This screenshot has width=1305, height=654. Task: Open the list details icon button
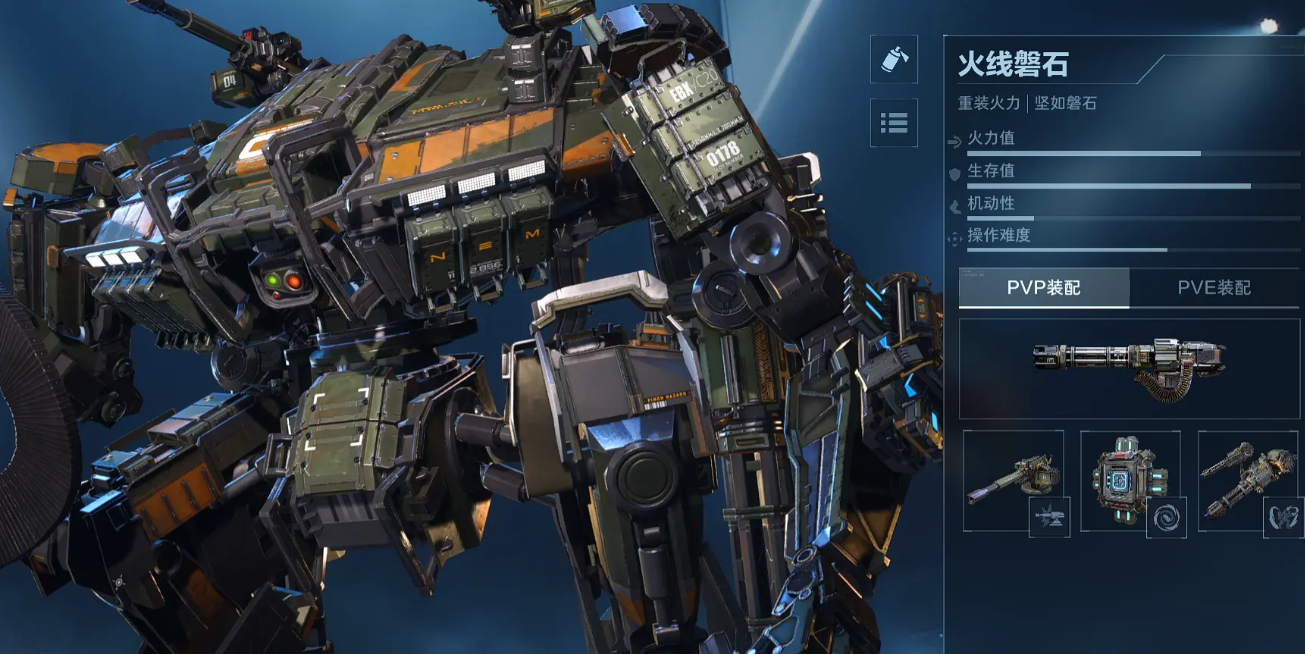pos(894,123)
